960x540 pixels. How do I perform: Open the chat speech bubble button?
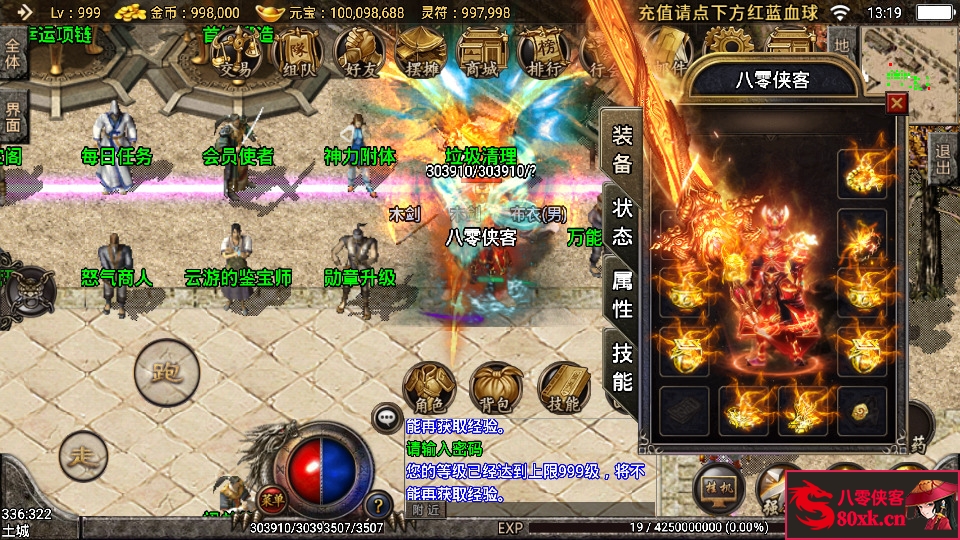(385, 417)
